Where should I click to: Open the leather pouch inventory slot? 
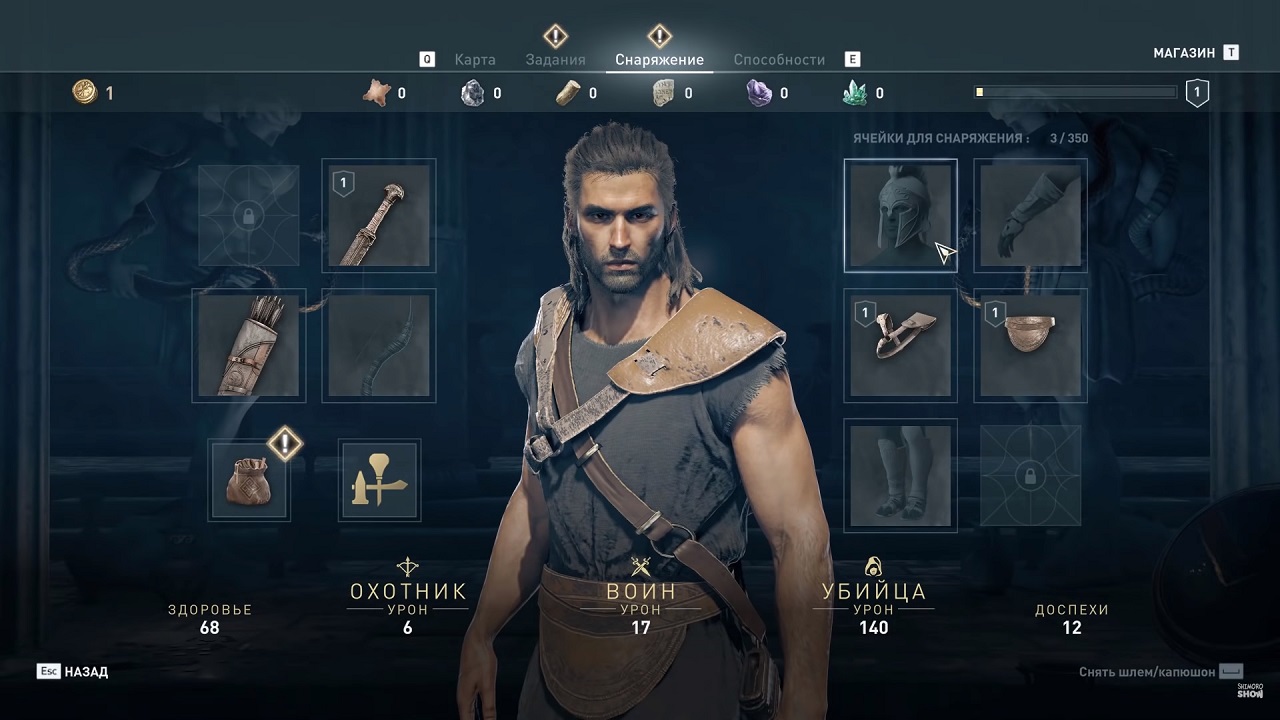tap(249, 480)
